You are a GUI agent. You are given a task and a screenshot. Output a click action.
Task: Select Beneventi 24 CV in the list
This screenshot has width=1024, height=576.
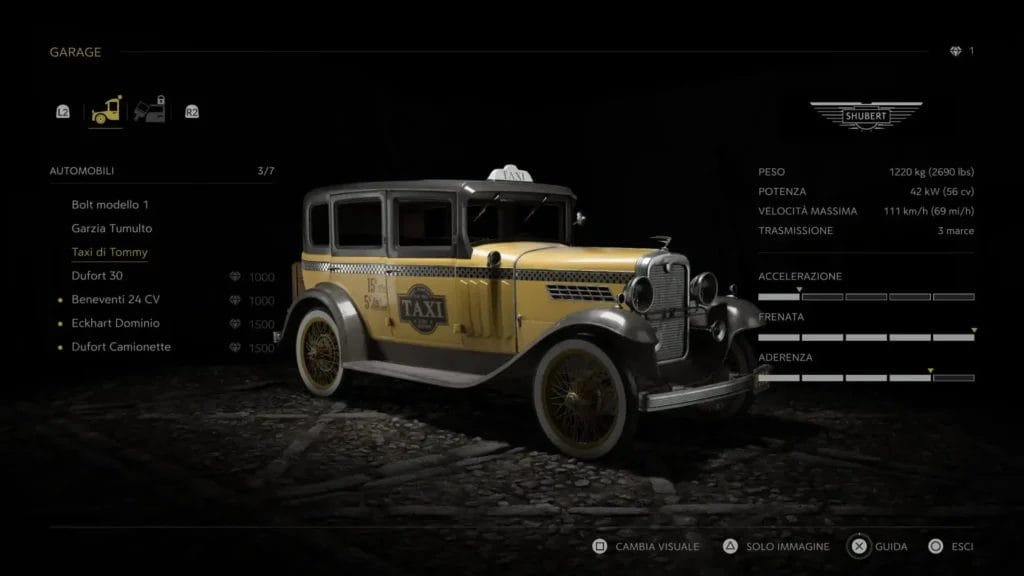pos(115,300)
